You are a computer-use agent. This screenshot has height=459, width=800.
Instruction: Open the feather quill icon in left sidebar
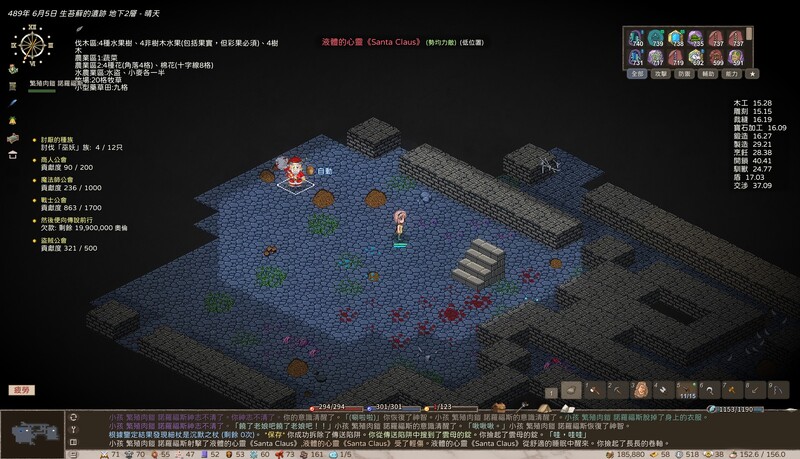point(13,103)
